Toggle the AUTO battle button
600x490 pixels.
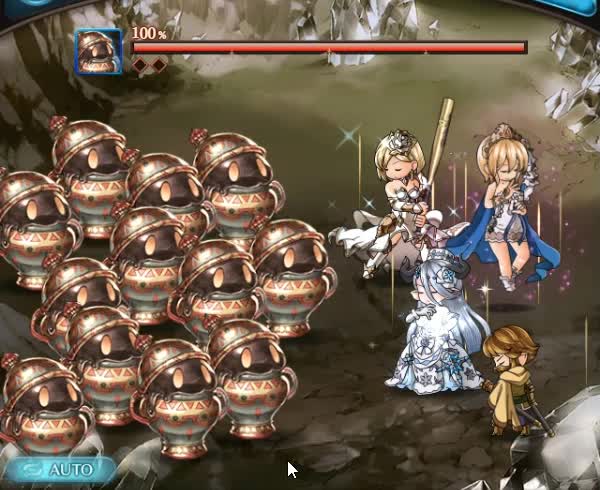tap(60, 469)
